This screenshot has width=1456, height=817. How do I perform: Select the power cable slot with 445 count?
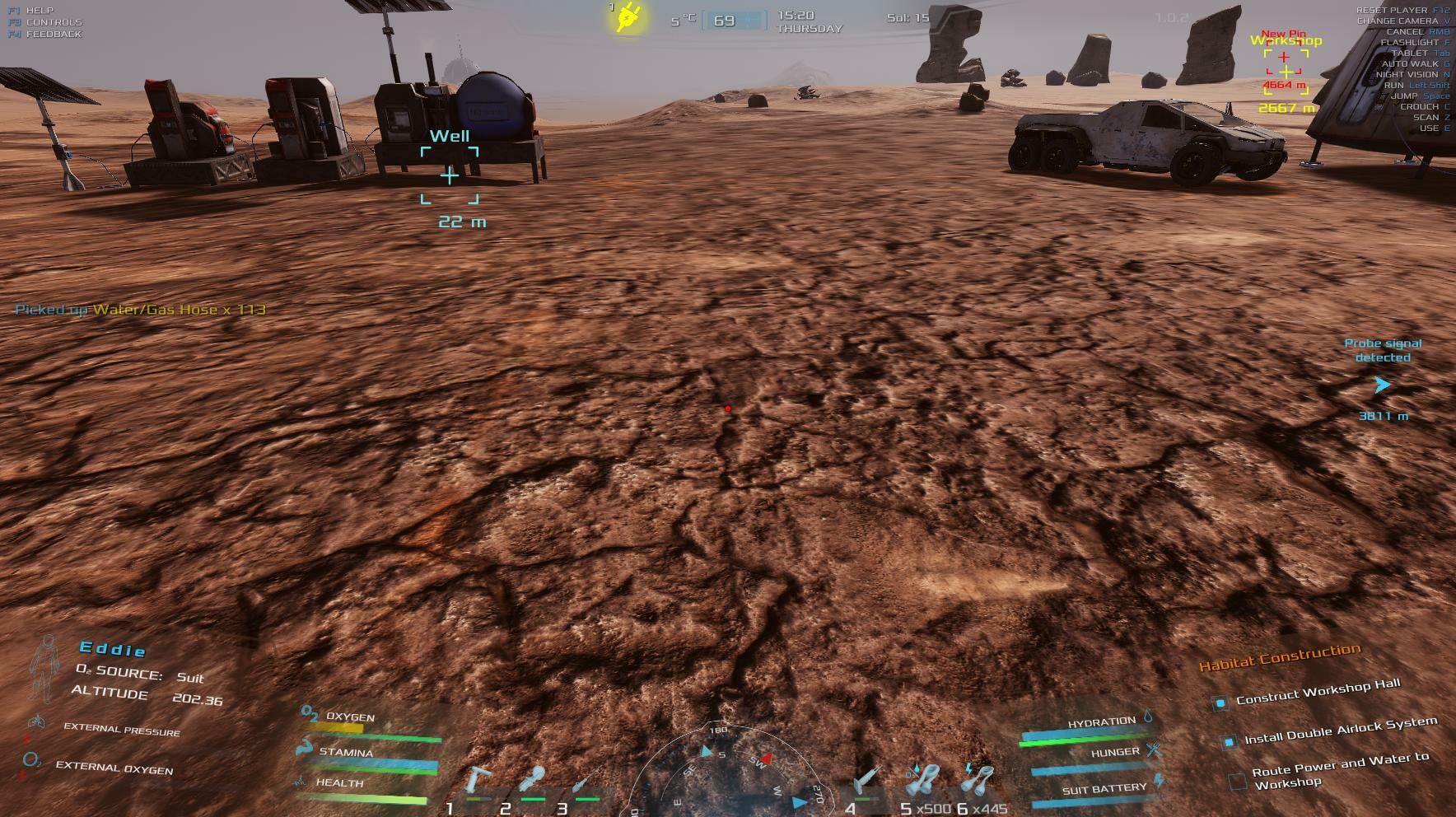[978, 779]
